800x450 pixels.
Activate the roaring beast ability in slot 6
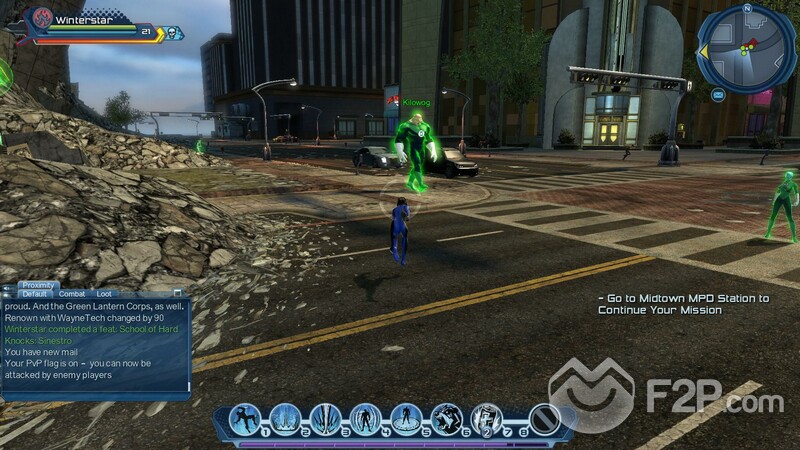[x=445, y=418]
